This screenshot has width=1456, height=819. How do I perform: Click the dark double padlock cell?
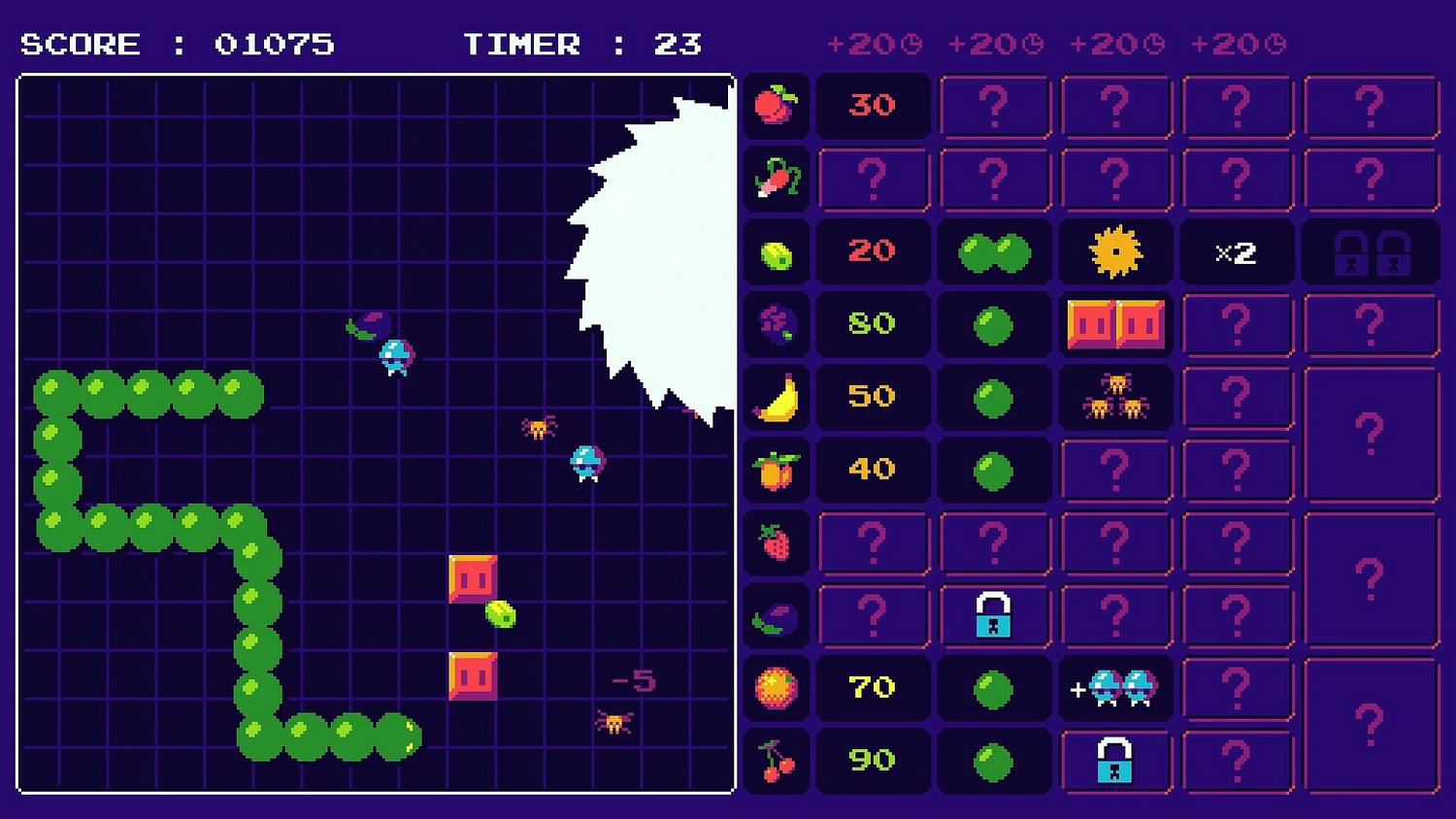click(1371, 252)
